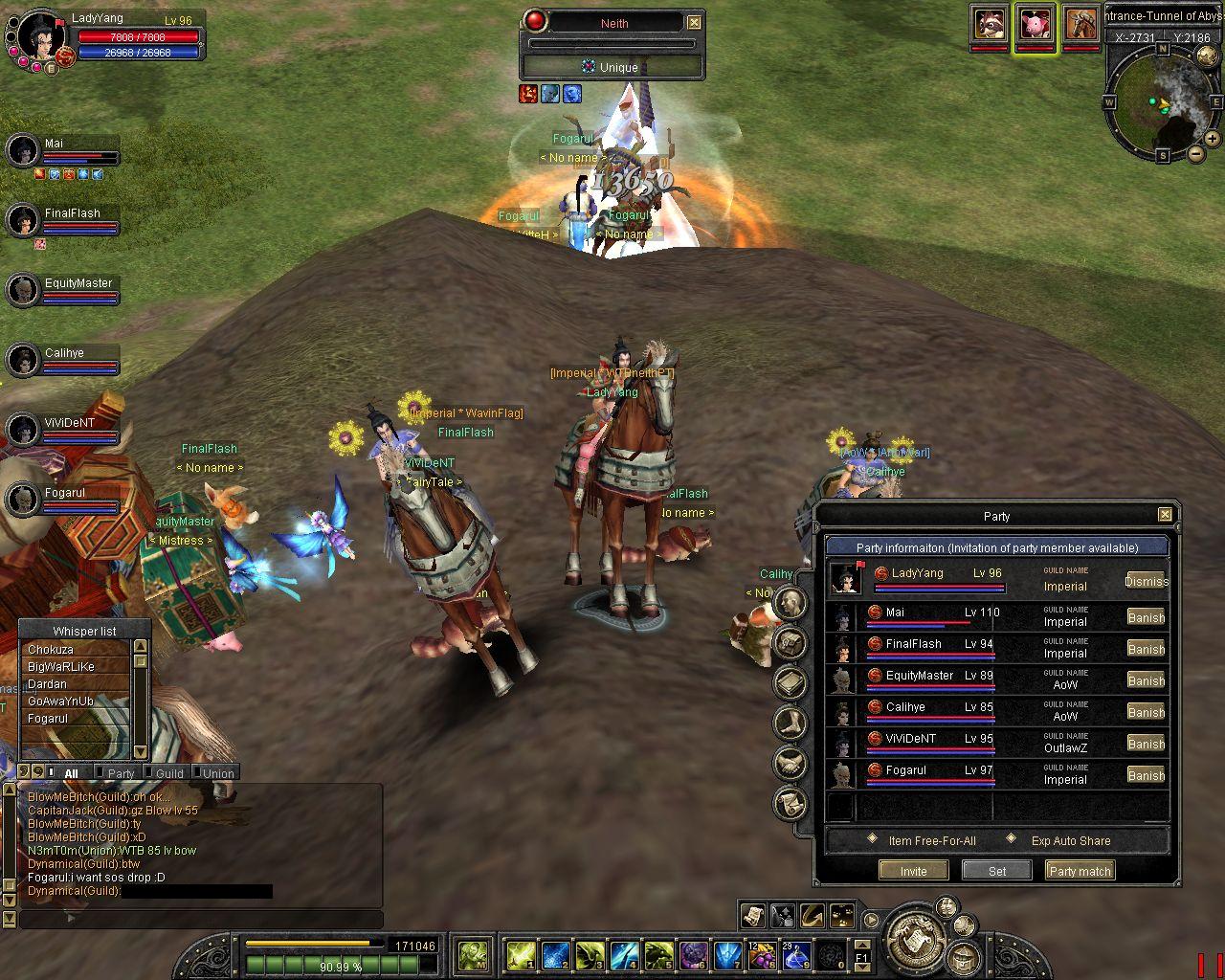Viewport: 1225px width, 980px height.
Task: Click the Set button in Party window
Action: point(997,871)
